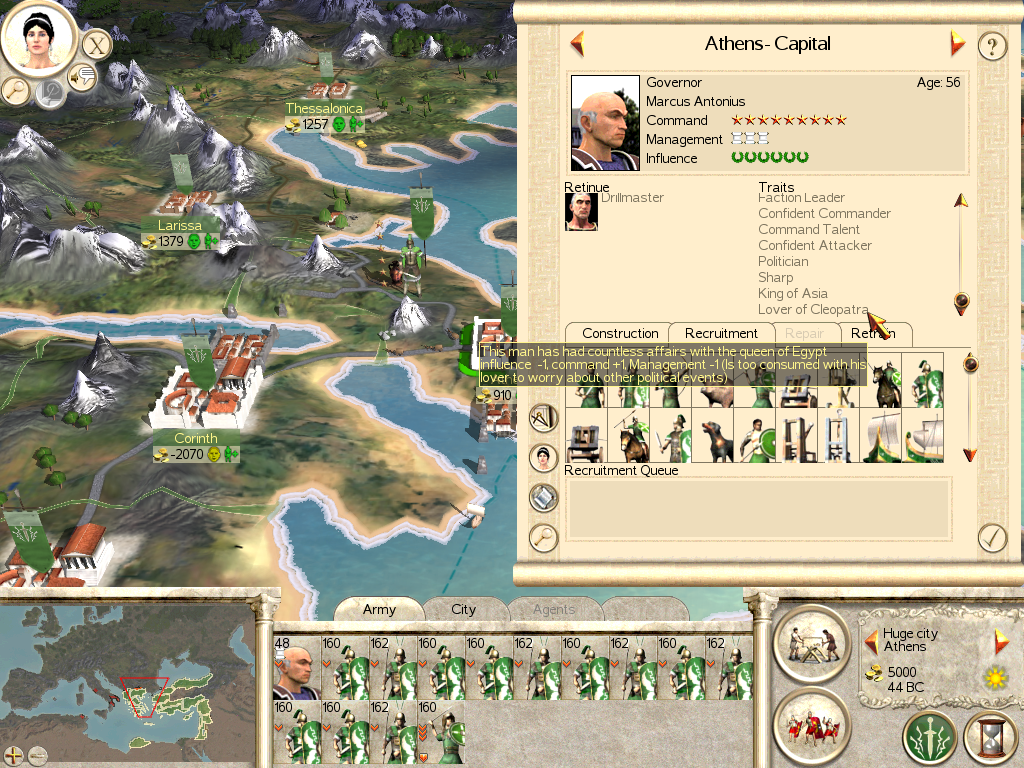This screenshot has height=768, width=1024.
Task: Open help with the question mark button
Action: click(x=991, y=46)
